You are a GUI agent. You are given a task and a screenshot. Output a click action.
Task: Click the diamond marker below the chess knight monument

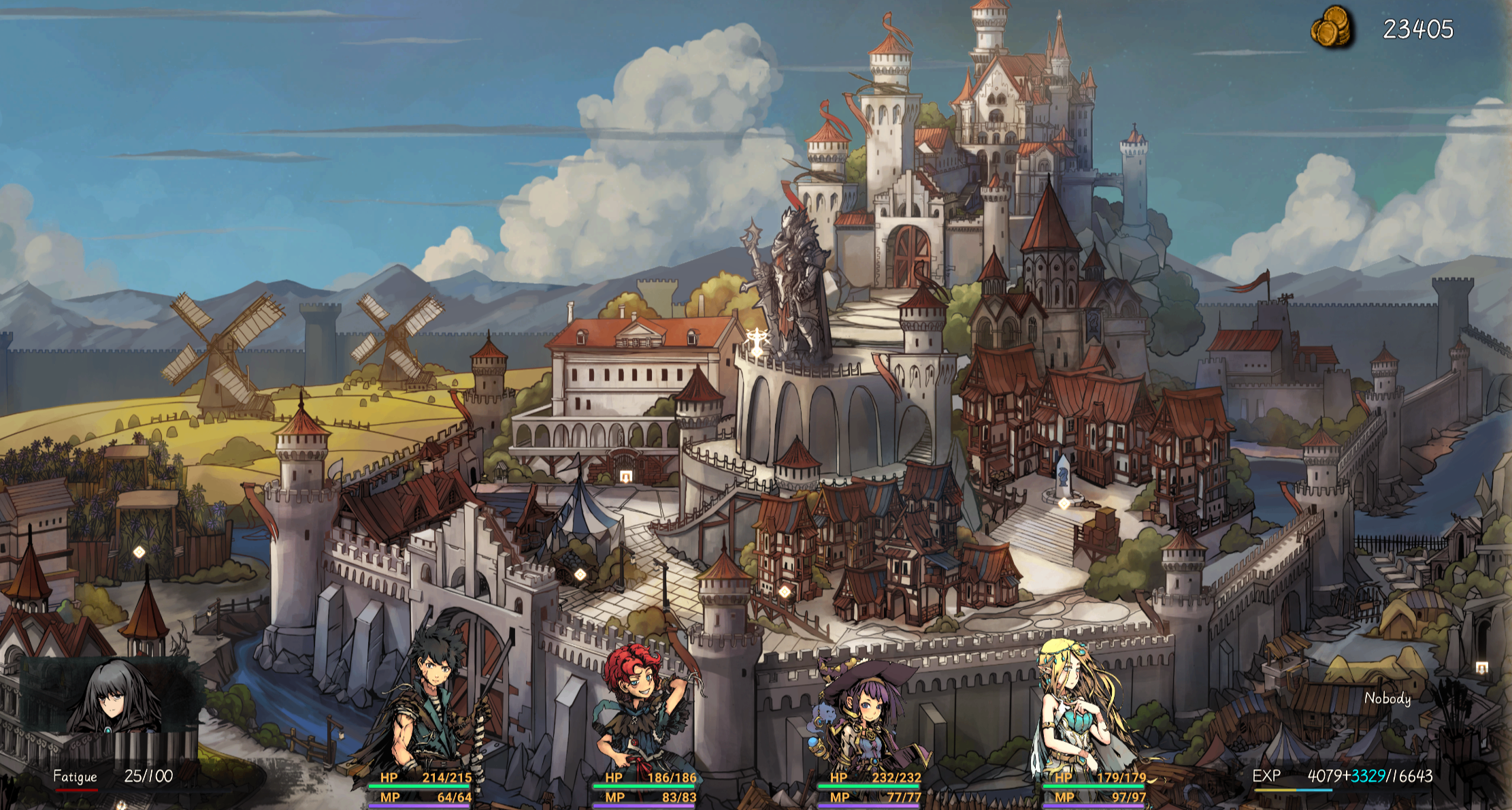tap(1064, 504)
